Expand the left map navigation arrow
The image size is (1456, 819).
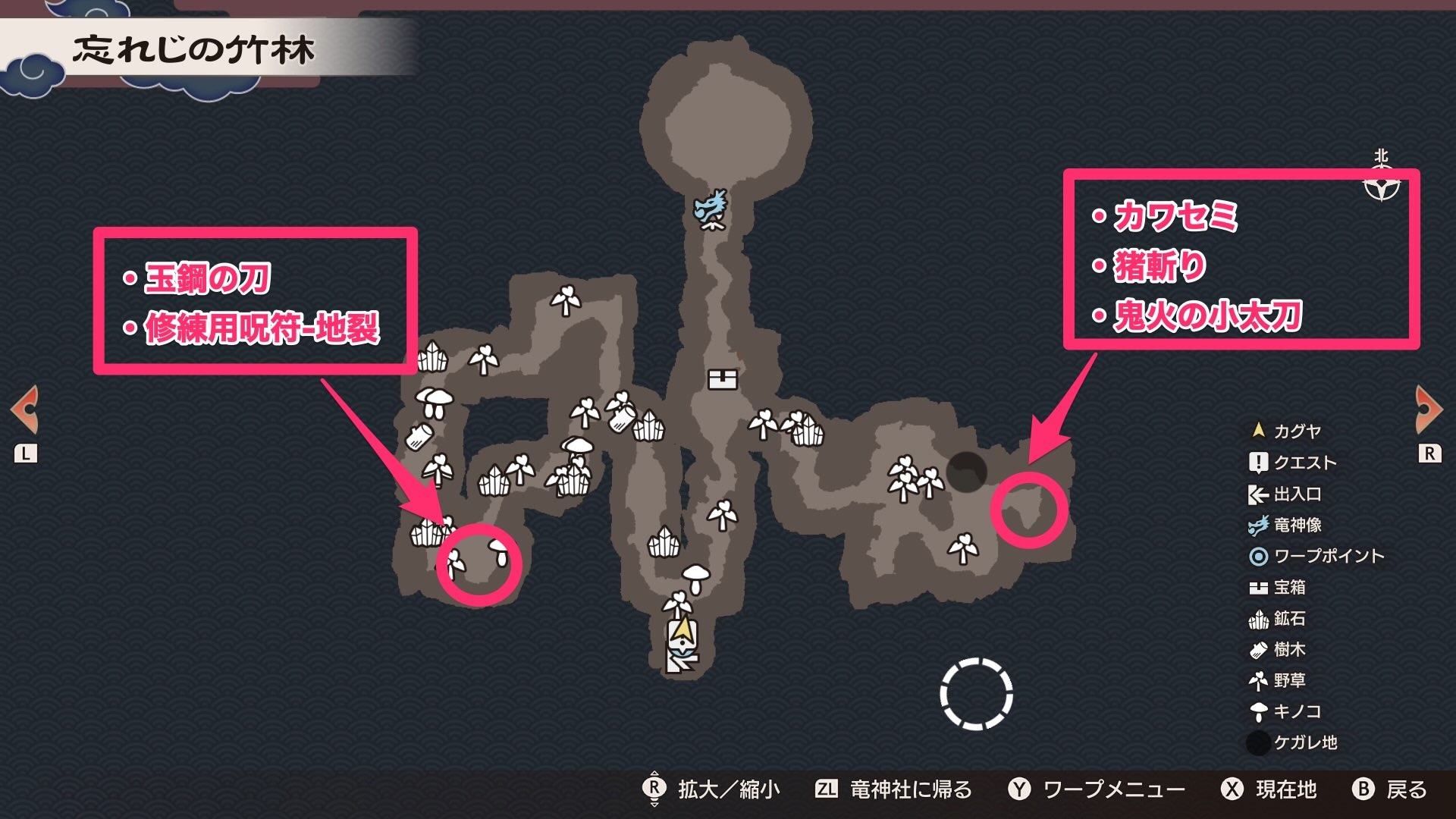pos(27,409)
